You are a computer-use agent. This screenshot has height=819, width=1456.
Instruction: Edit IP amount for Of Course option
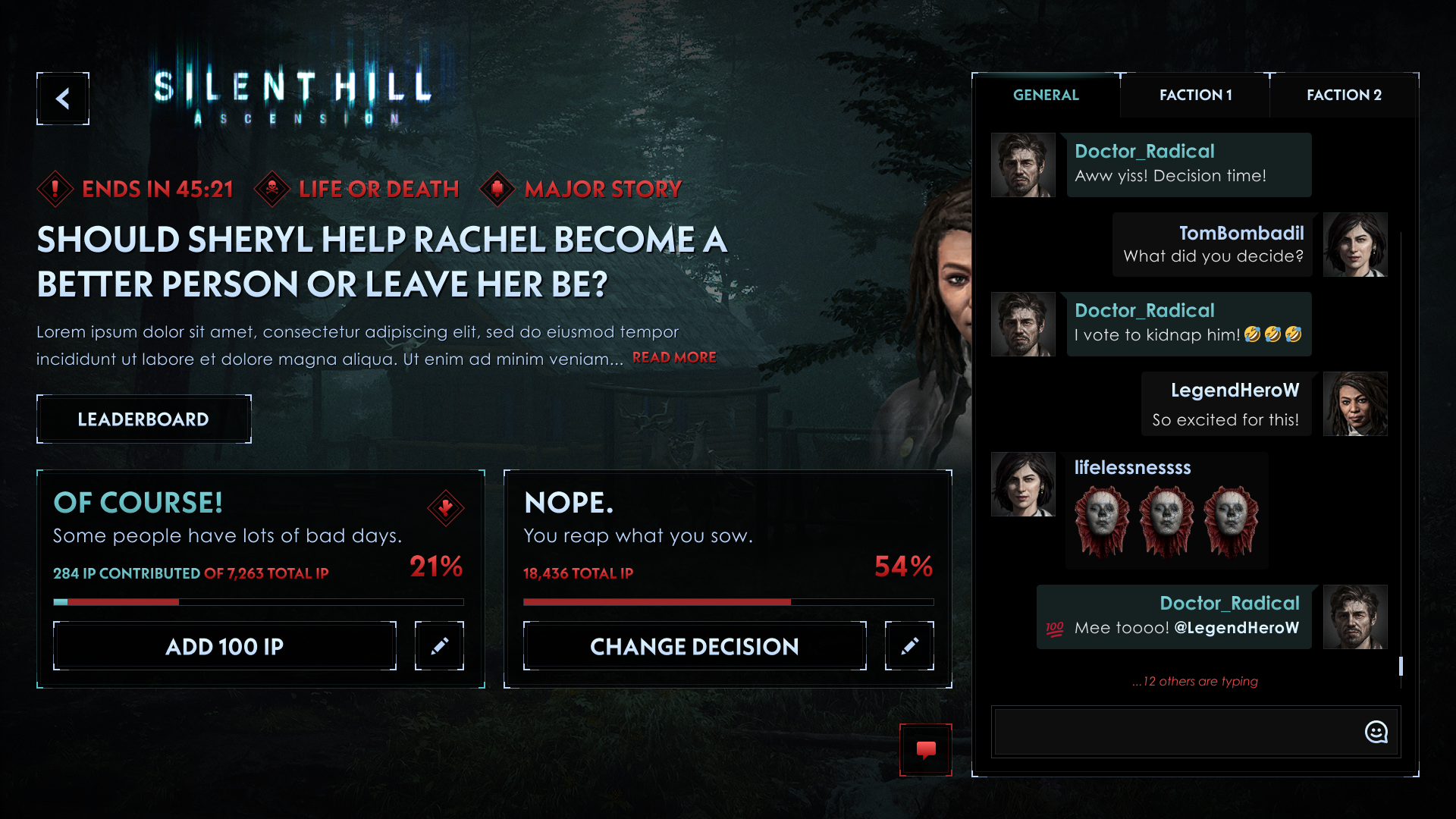[439, 646]
